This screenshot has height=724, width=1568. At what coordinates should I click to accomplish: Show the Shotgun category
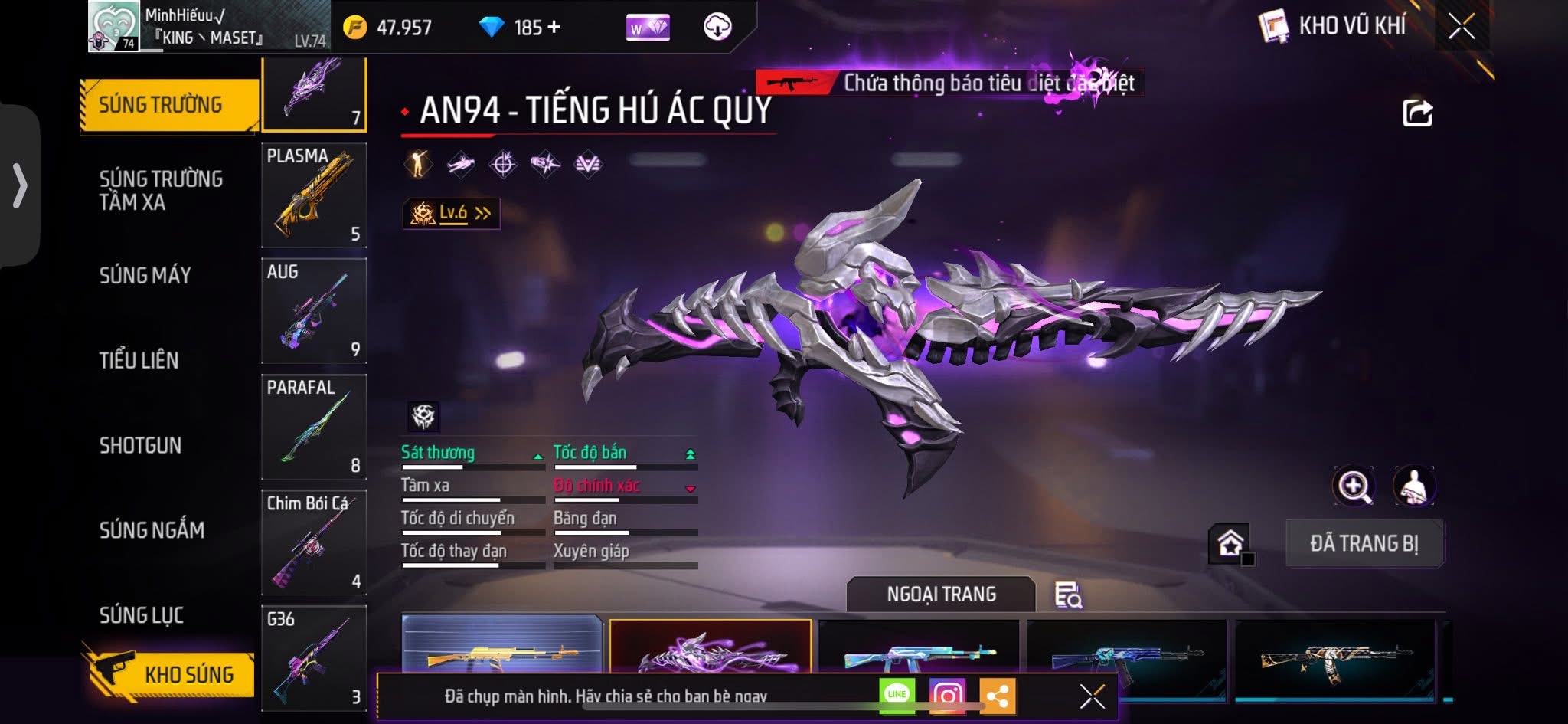coord(140,445)
